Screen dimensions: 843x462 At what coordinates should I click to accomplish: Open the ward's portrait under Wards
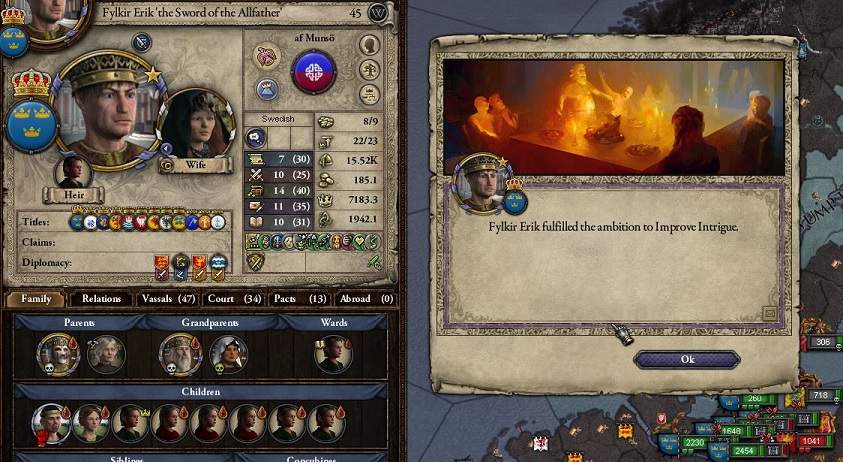click(x=333, y=354)
